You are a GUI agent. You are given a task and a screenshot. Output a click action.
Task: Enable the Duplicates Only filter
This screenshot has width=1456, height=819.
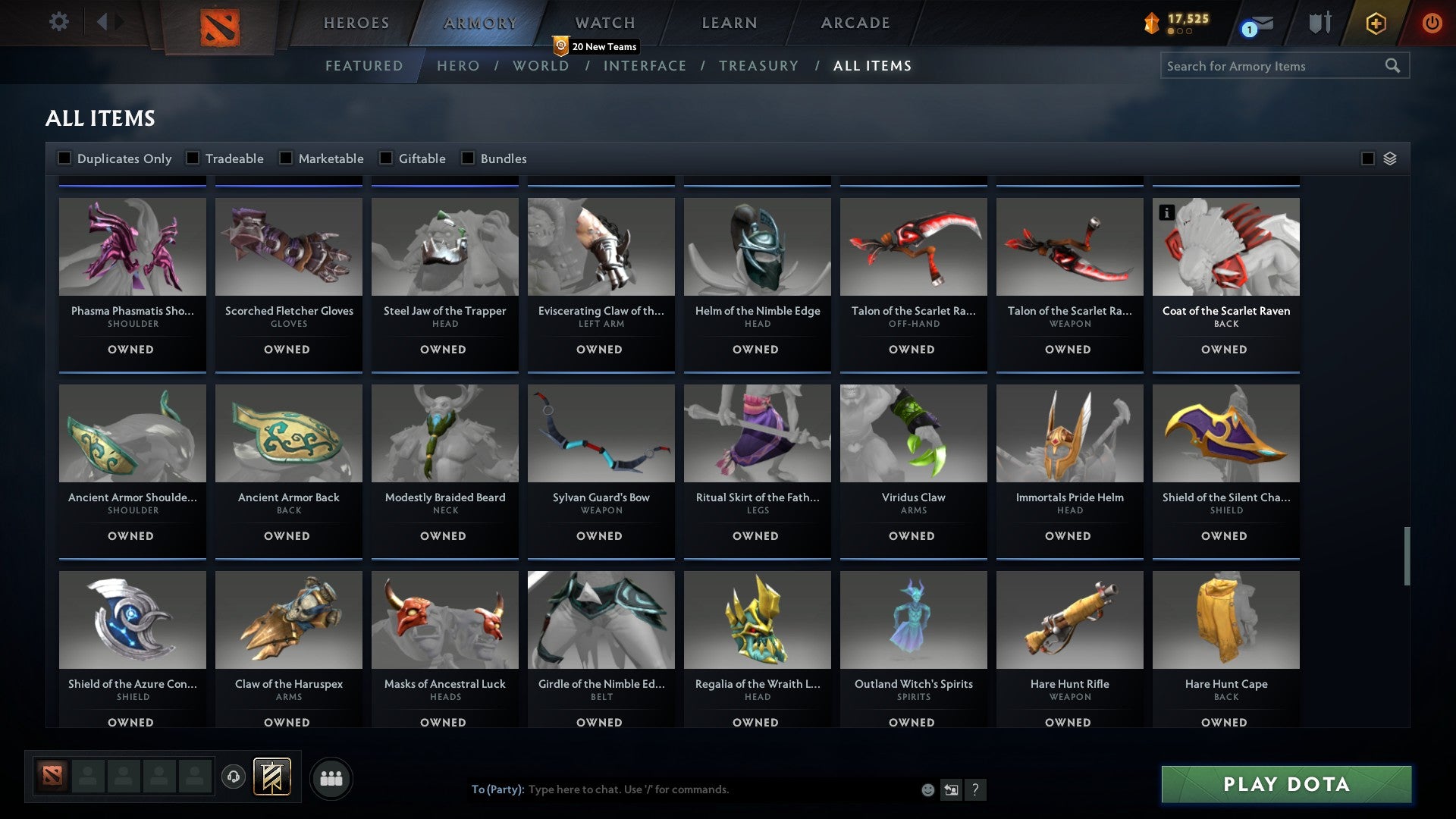[64, 158]
